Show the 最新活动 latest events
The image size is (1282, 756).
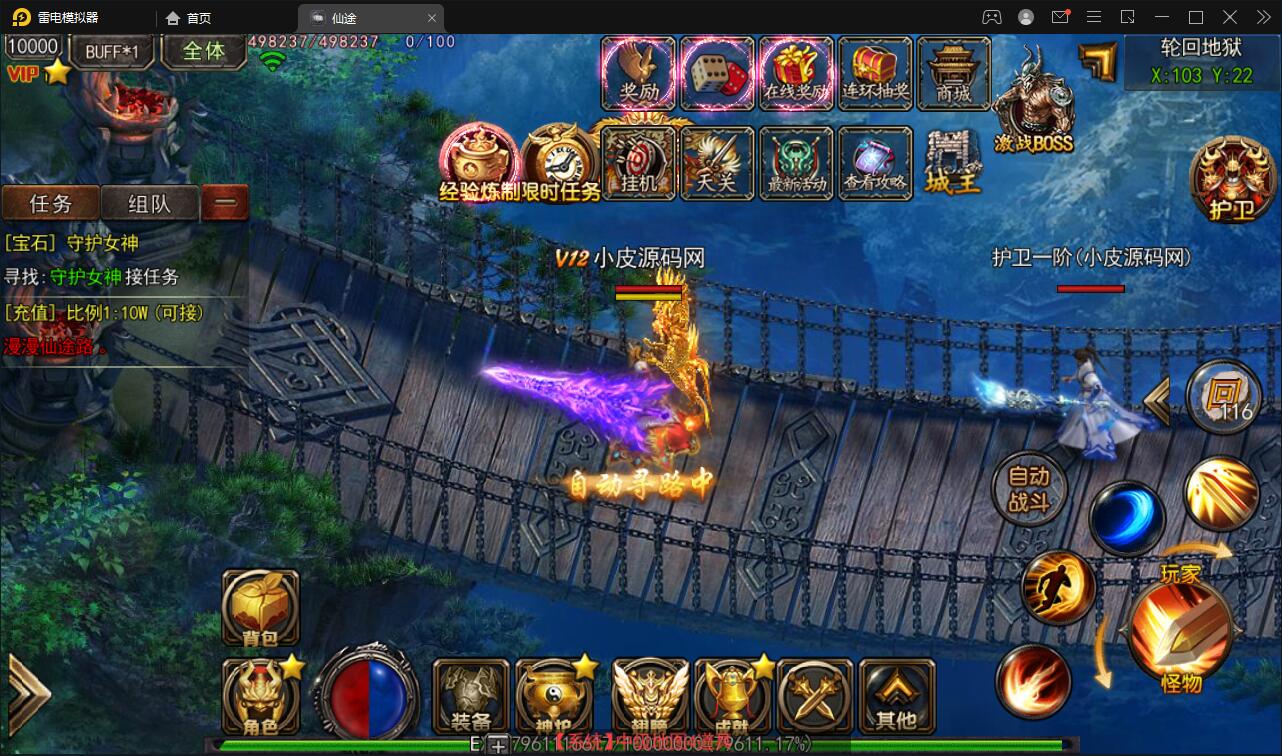tap(796, 162)
